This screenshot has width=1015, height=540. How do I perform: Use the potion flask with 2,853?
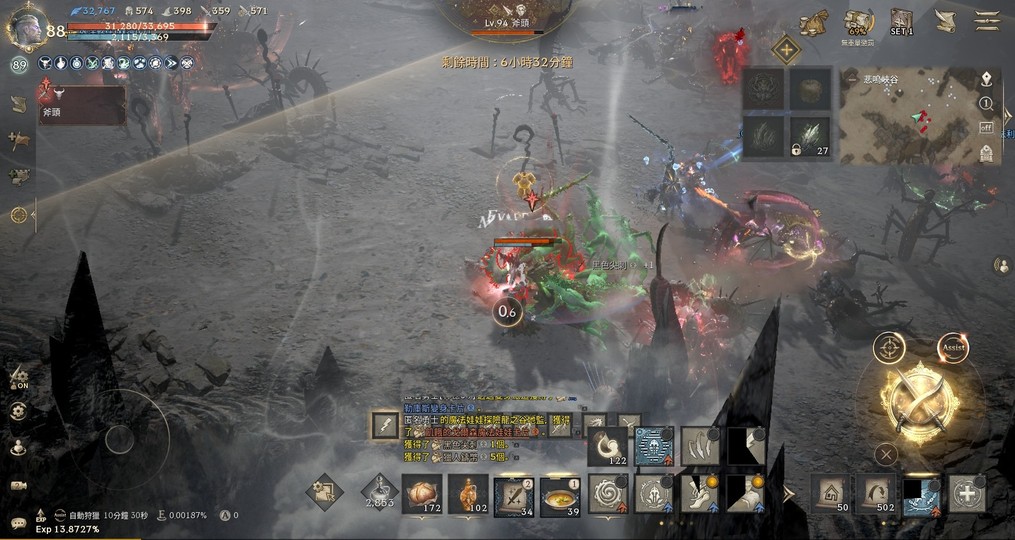[378, 491]
